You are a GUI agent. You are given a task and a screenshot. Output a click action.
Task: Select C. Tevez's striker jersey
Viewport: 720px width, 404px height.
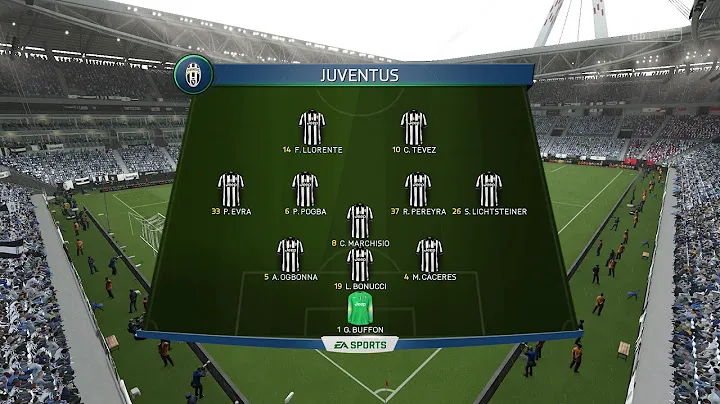tap(413, 127)
